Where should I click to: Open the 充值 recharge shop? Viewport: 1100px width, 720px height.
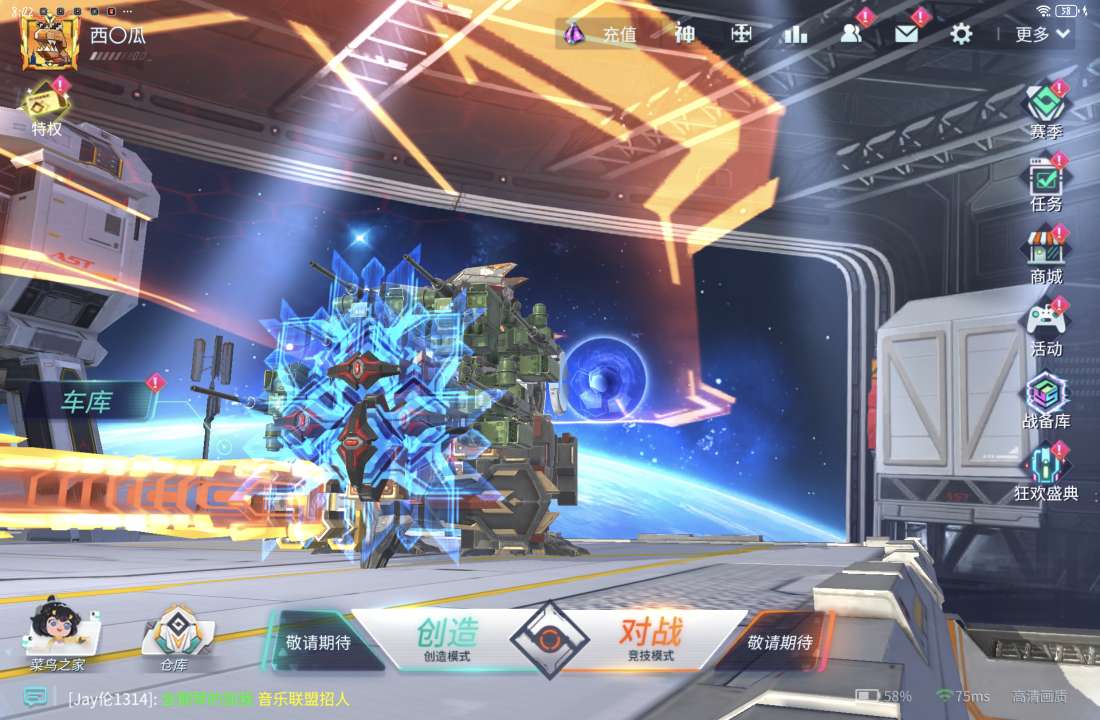pos(601,34)
